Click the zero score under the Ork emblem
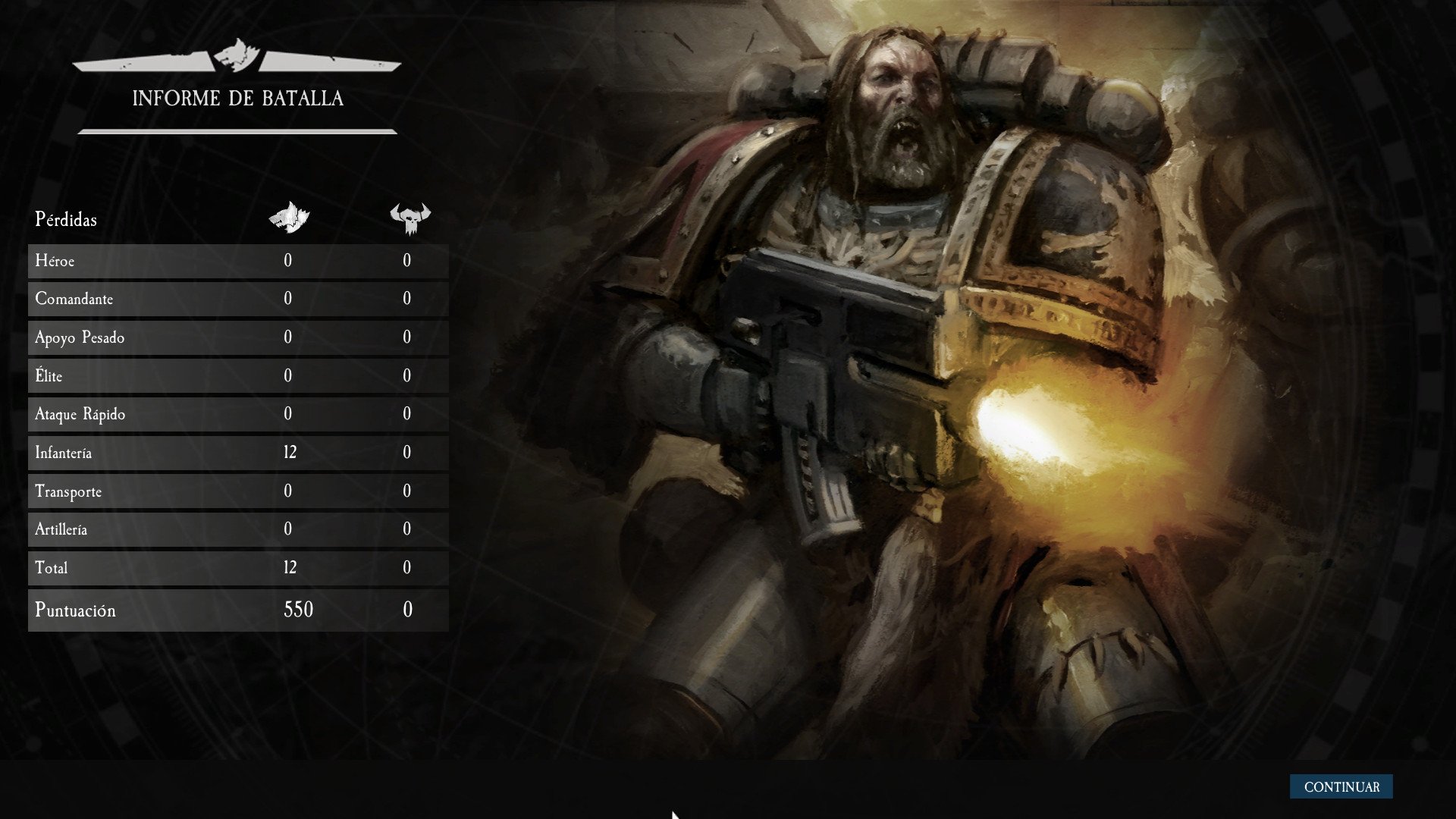This screenshot has width=1456, height=819. (407, 609)
